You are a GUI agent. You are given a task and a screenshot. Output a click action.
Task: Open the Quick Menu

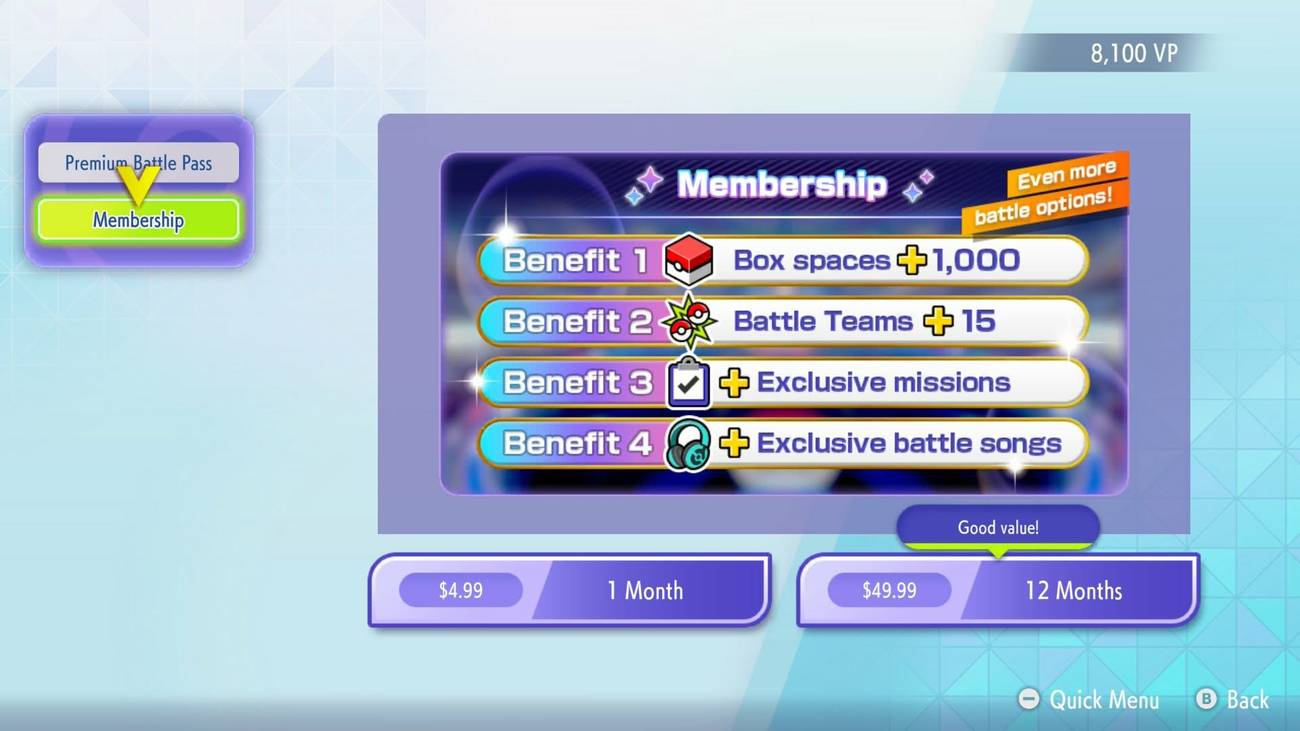[1090, 700]
